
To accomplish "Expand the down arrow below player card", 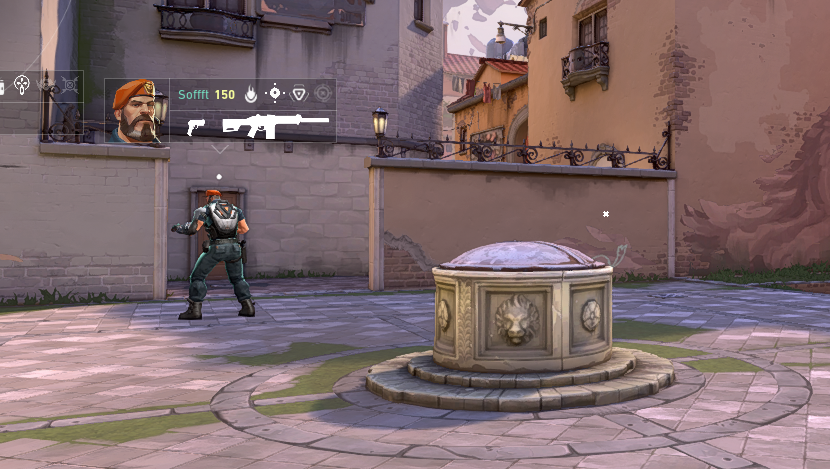I will coord(220,149).
